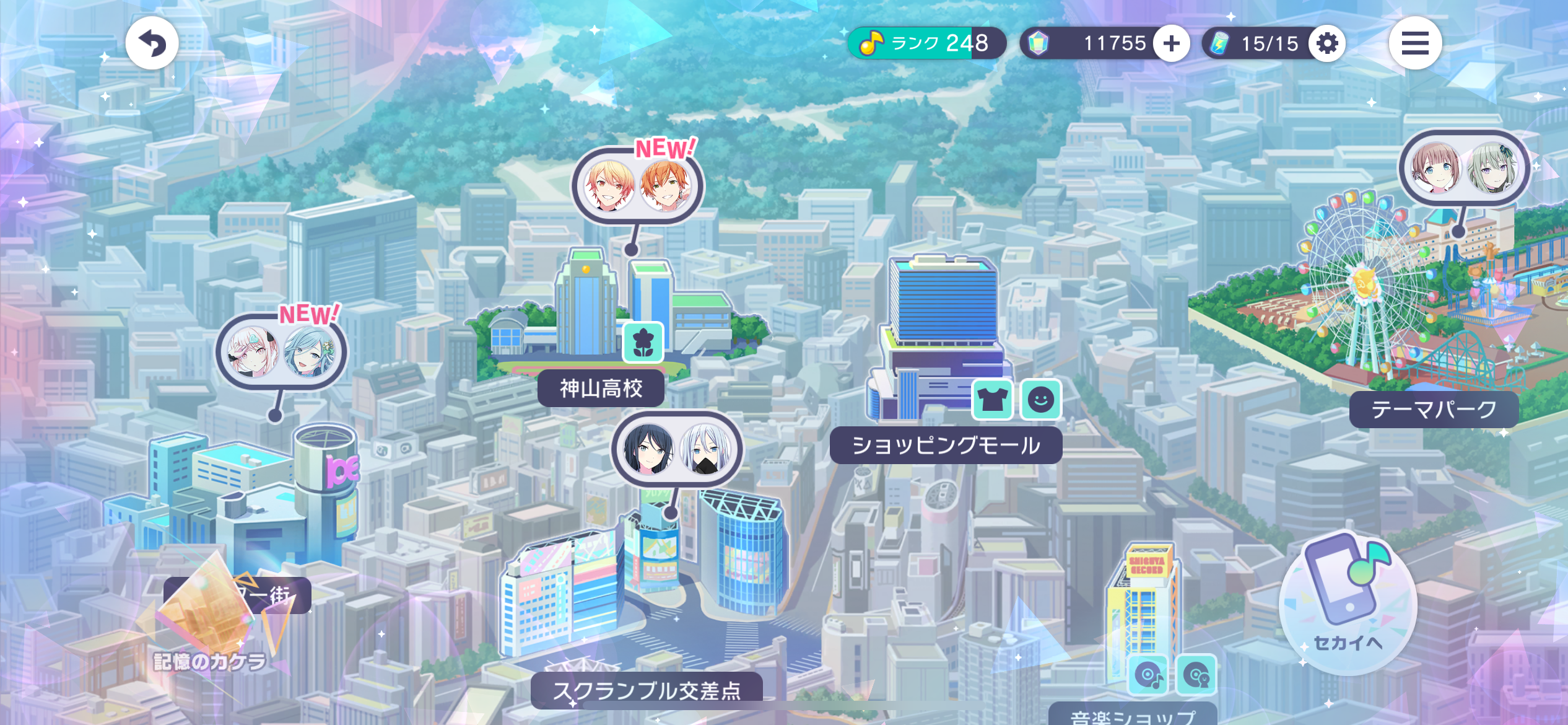Viewport: 1568px width, 725px height.
Task: Watch the NEW conversation with pink-haired girl
Action: [x=281, y=352]
